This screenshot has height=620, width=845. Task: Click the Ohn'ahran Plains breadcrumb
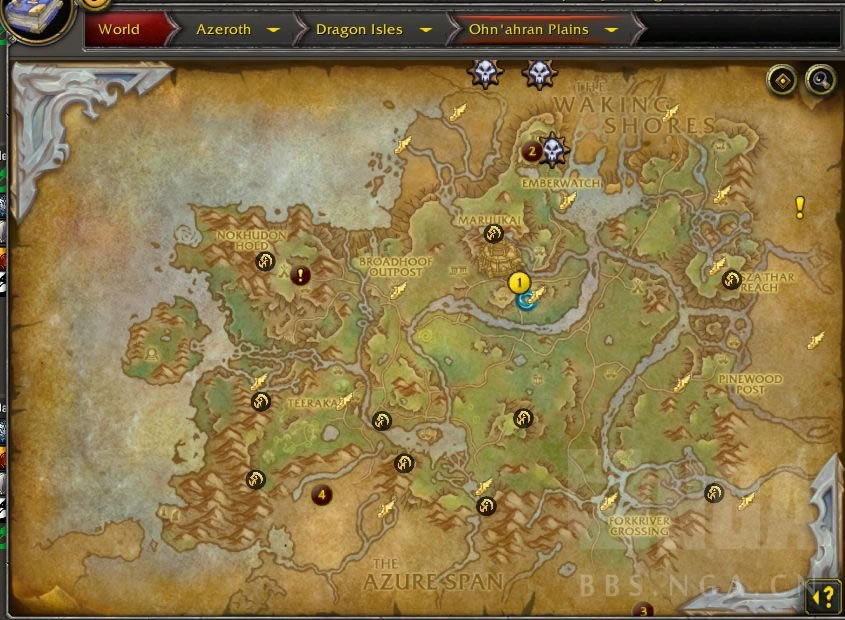pyautogui.click(x=528, y=29)
